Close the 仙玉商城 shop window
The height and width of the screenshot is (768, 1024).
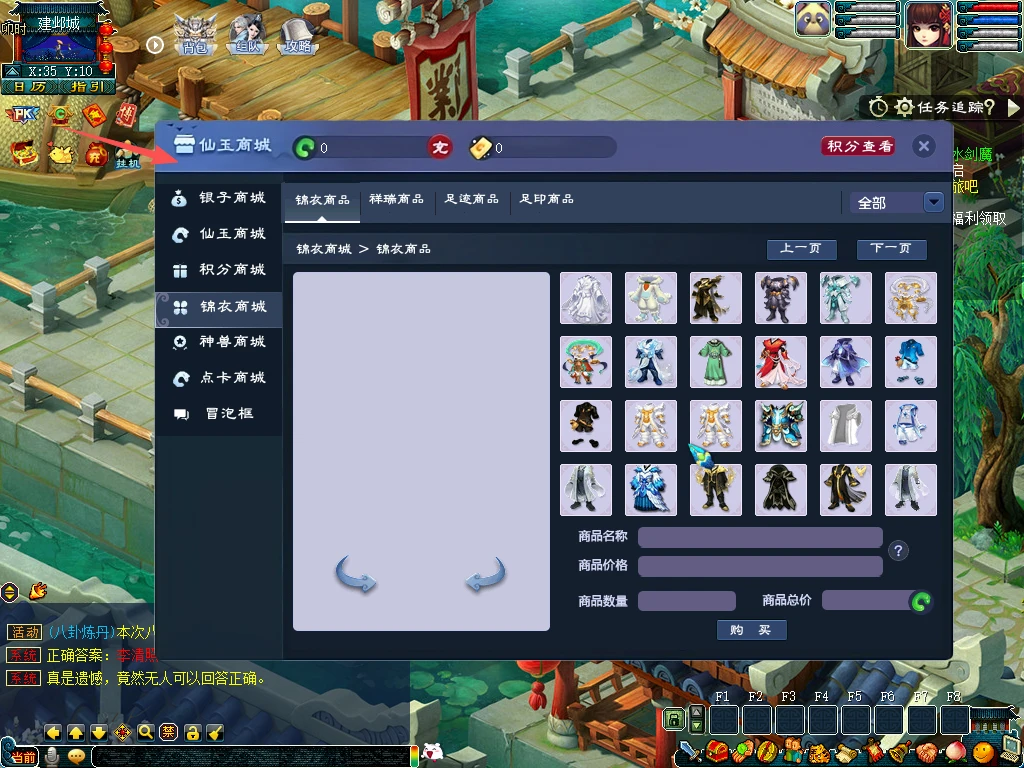924,147
